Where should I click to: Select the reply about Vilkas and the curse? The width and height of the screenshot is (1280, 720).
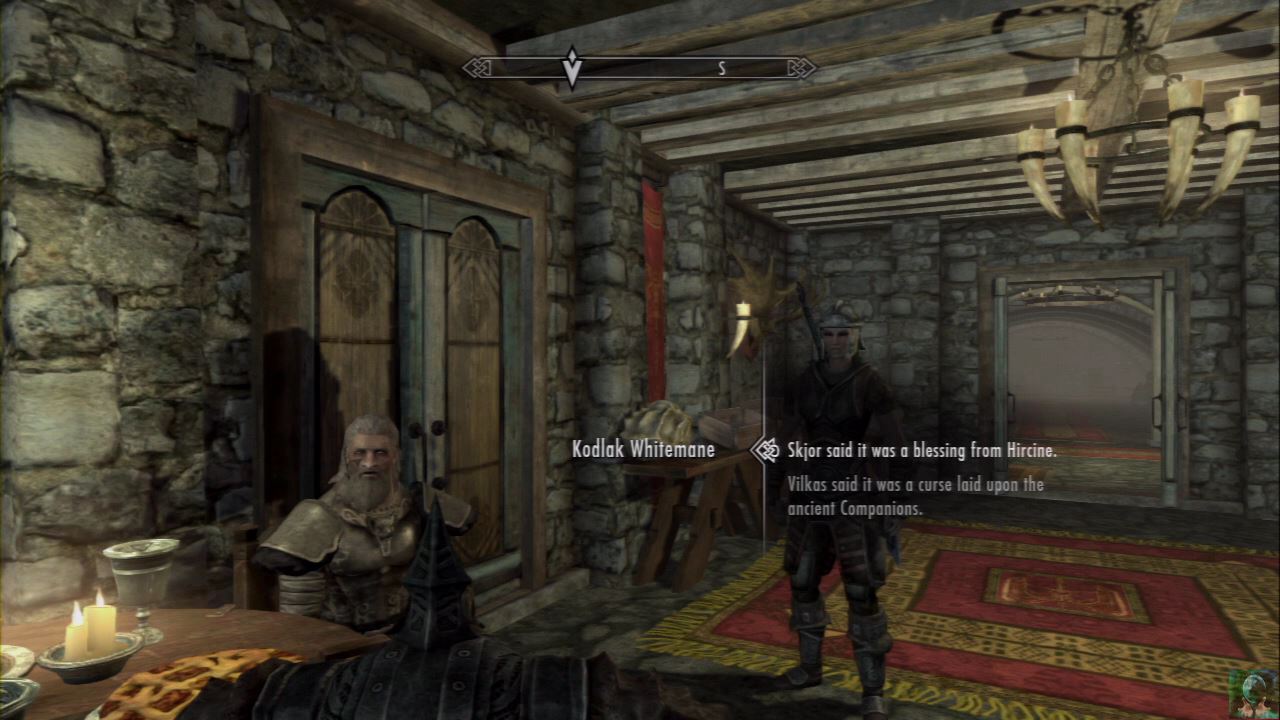point(915,496)
